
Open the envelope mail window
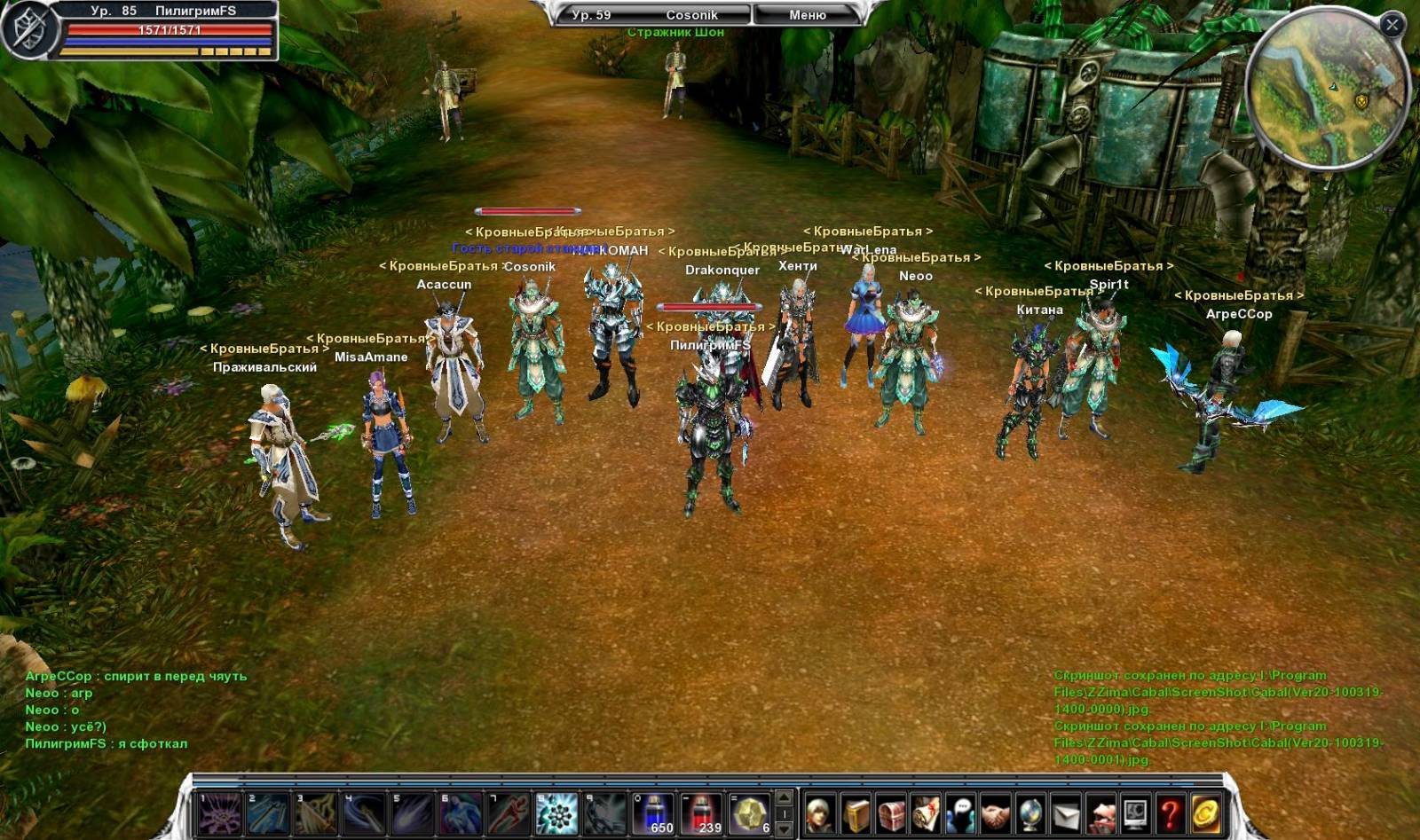[x=1065, y=814]
